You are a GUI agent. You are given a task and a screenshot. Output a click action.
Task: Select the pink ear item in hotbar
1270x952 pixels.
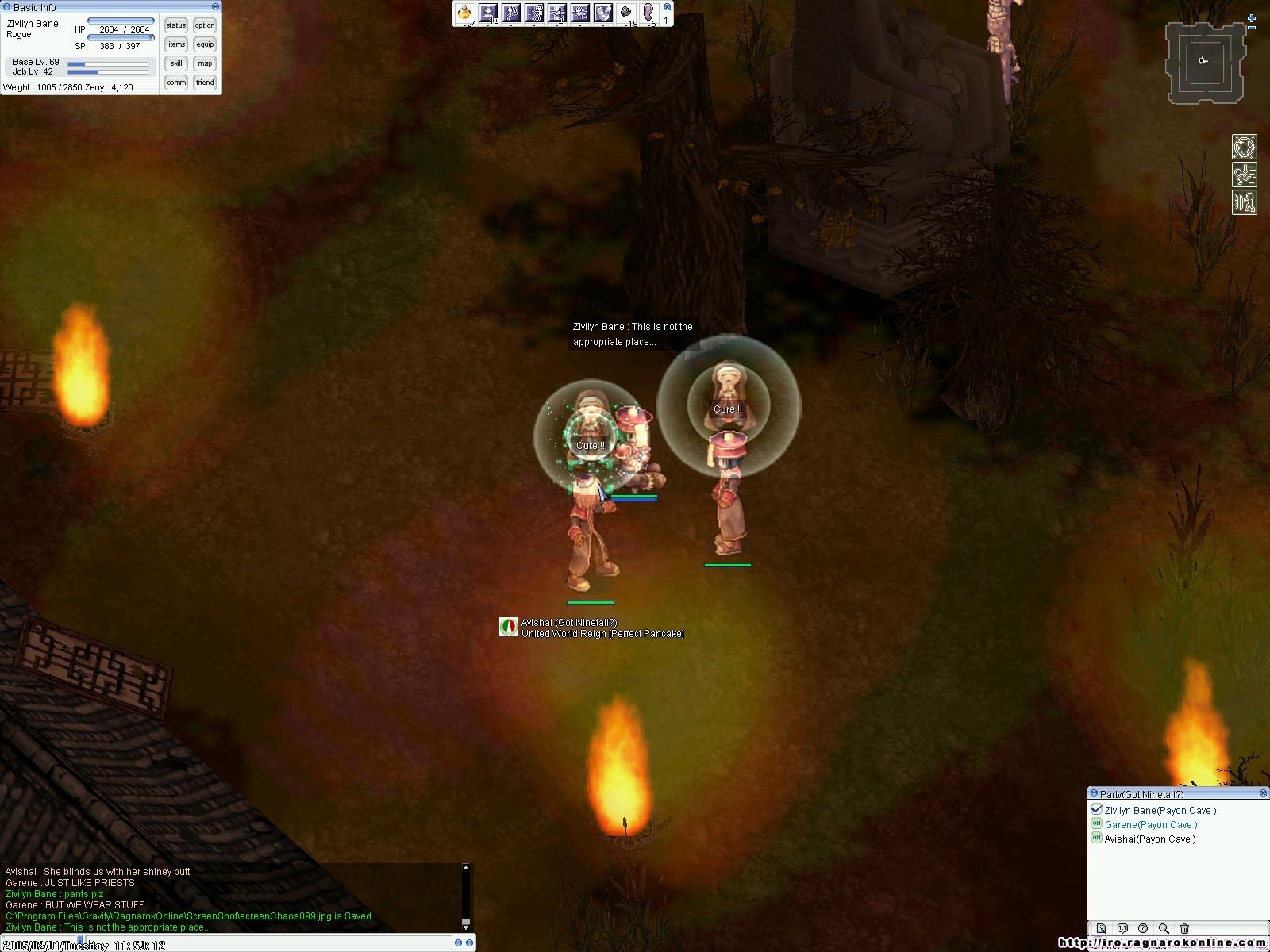[648, 13]
